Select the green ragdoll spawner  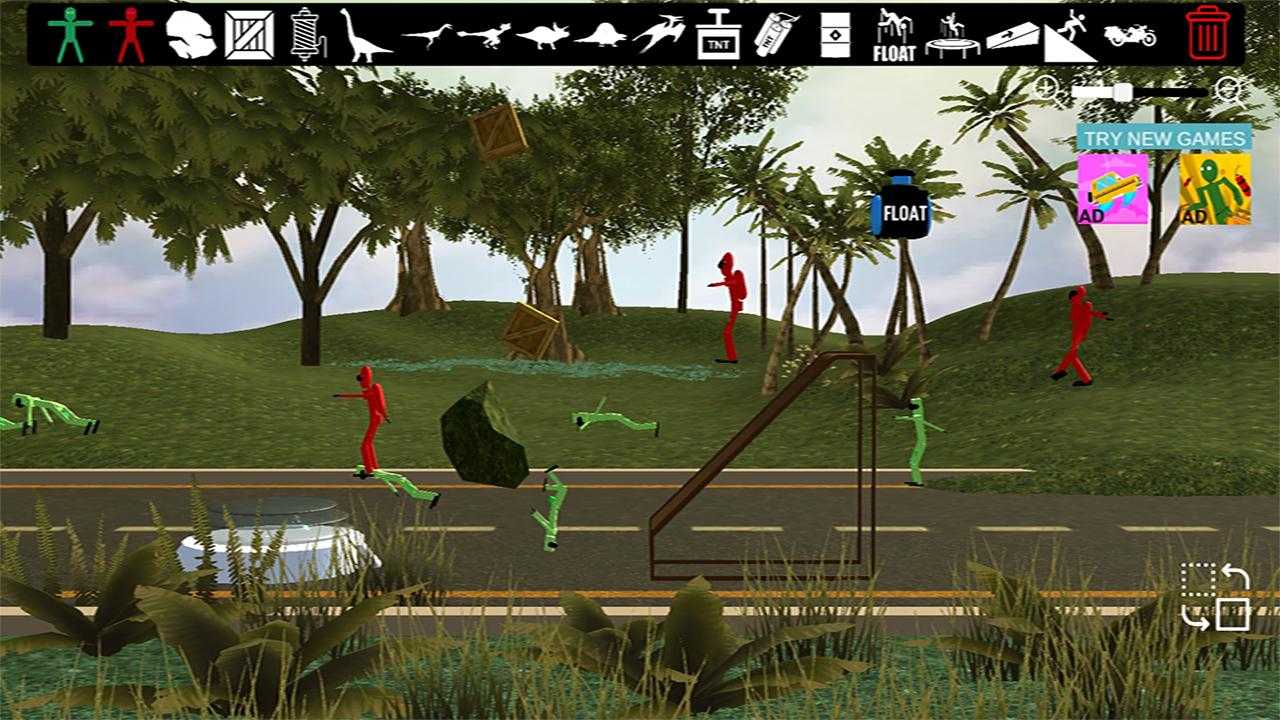[70, 35]
